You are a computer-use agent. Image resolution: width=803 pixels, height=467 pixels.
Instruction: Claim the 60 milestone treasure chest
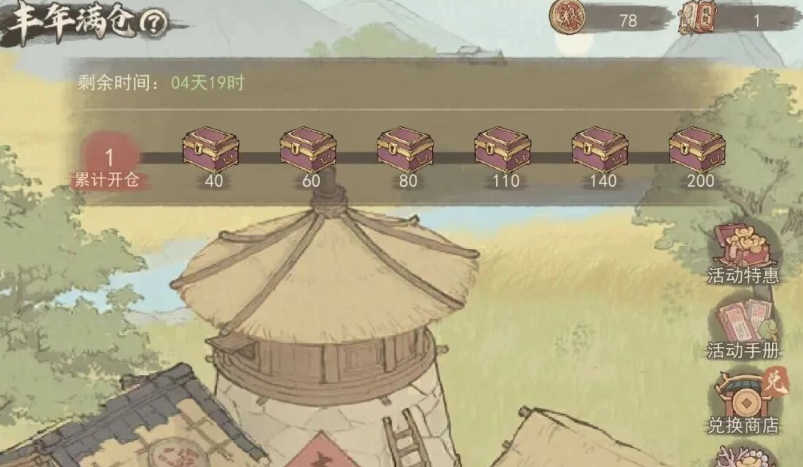tap(308, 149)
